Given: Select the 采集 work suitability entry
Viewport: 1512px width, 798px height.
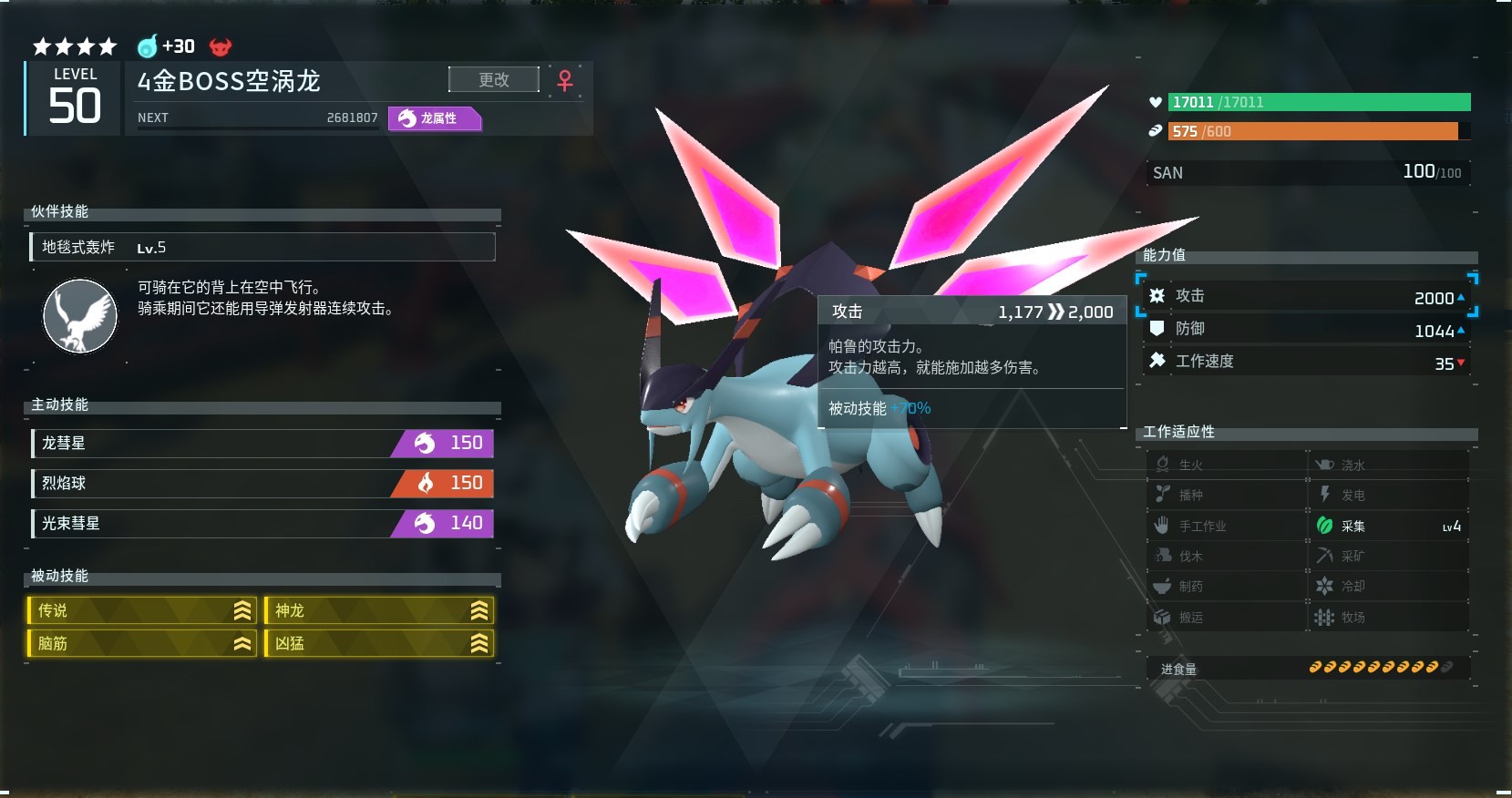Looking at the screenshot, I should [x=1387, y=526].
